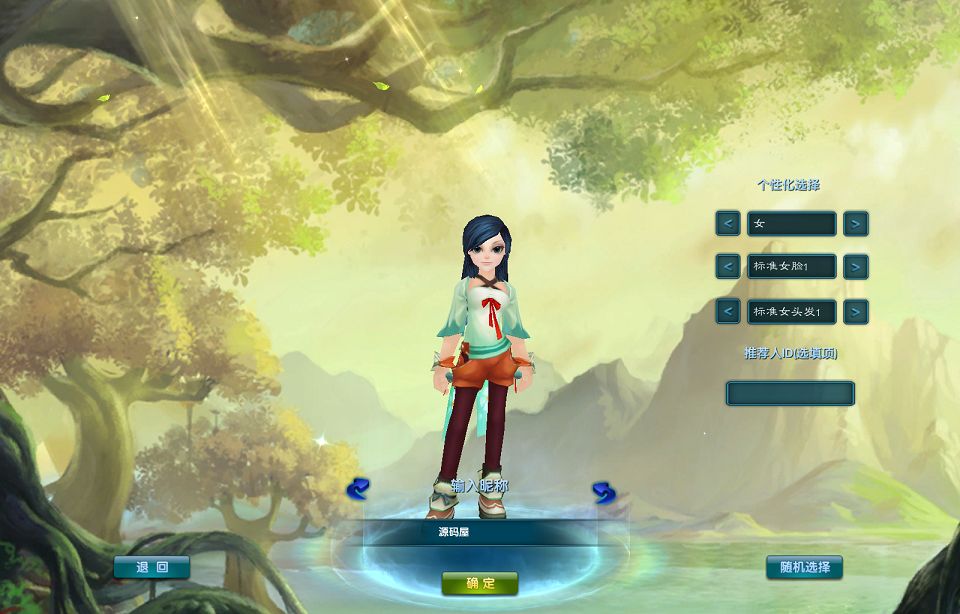Select the referrer ID input box
The width and height of the screenshot is (960, 614).
(790, 393)
